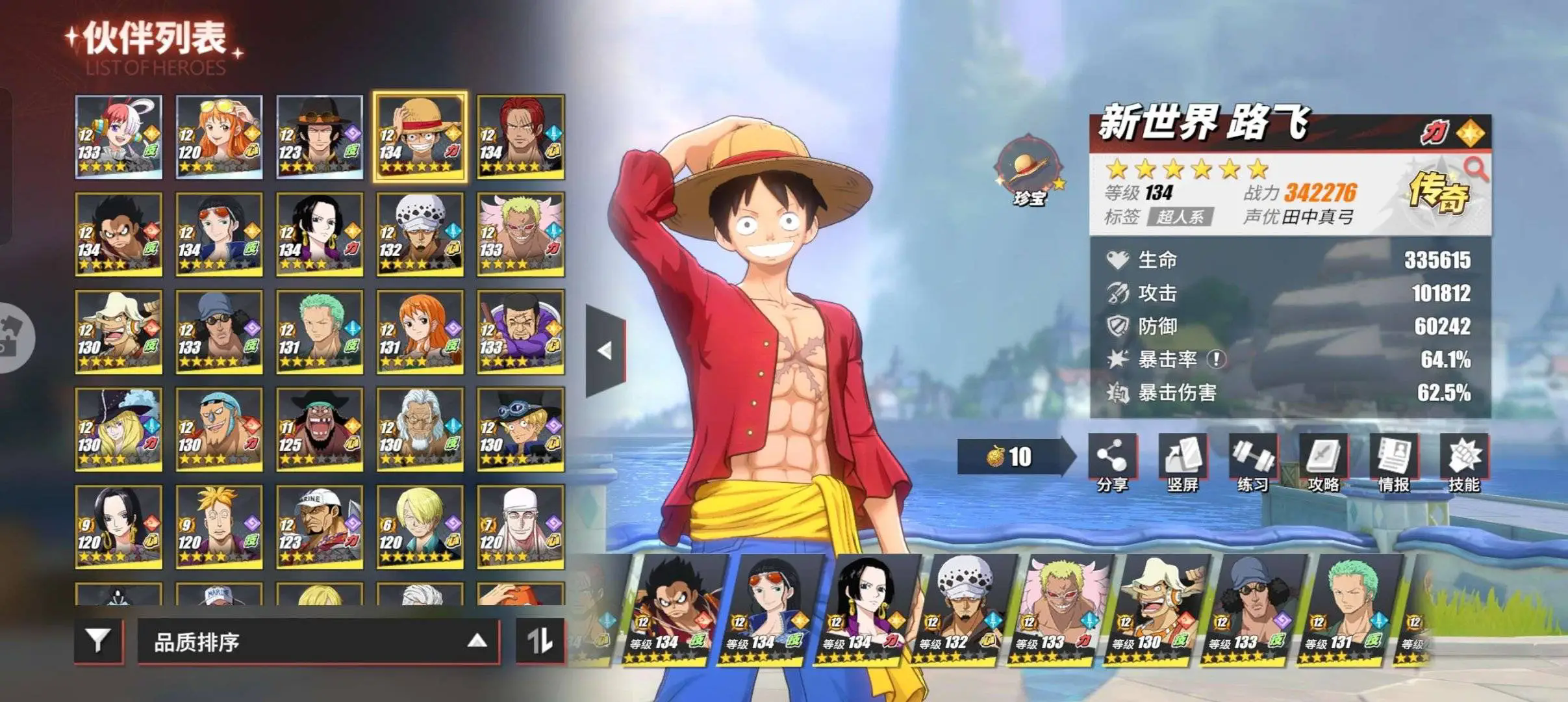Select the red-haired Shanks portrait
The width and height of the screenshot is (1568, 702).
(x=520, y=137)
